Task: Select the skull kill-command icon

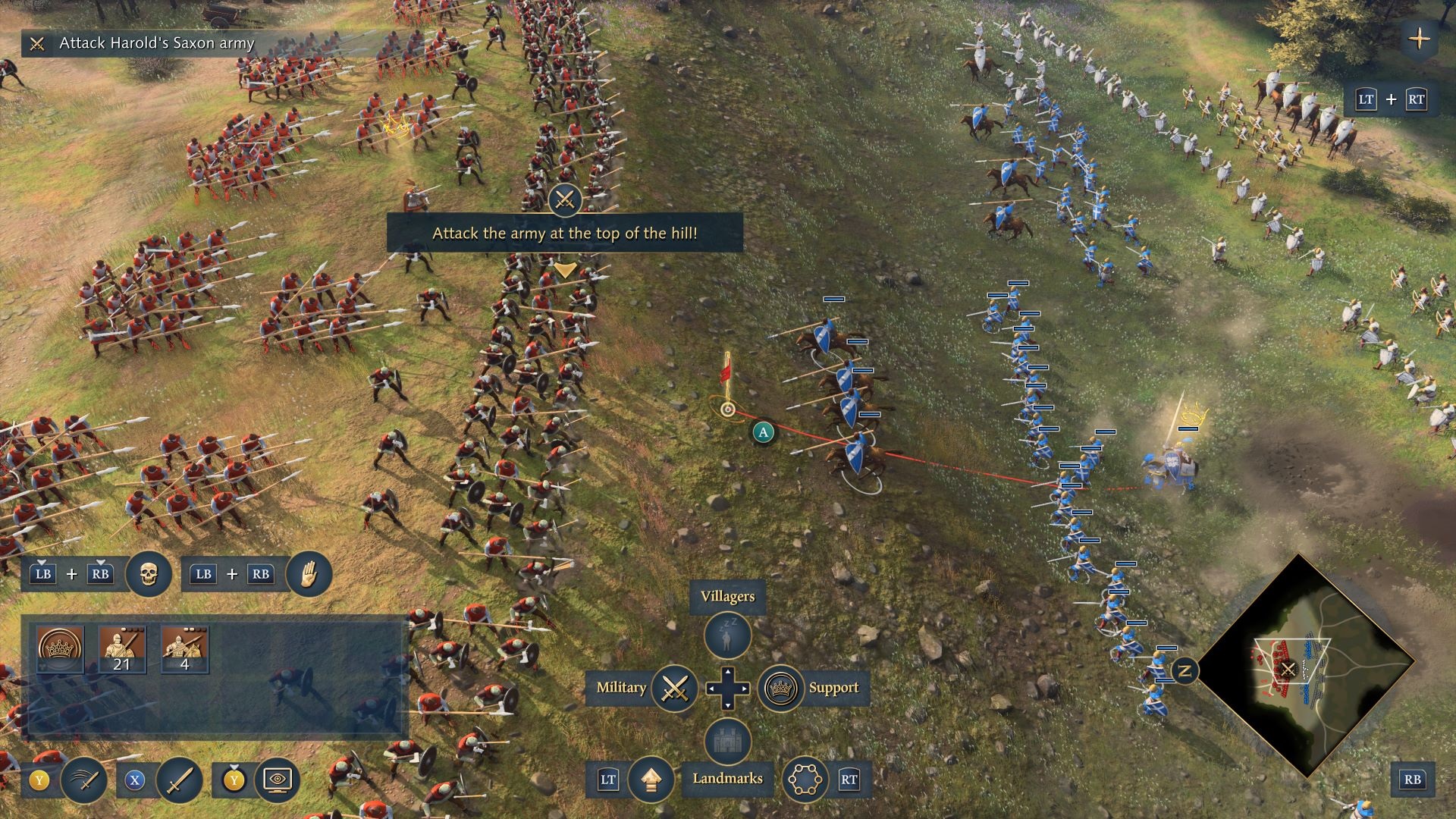Action: (149, 574)
